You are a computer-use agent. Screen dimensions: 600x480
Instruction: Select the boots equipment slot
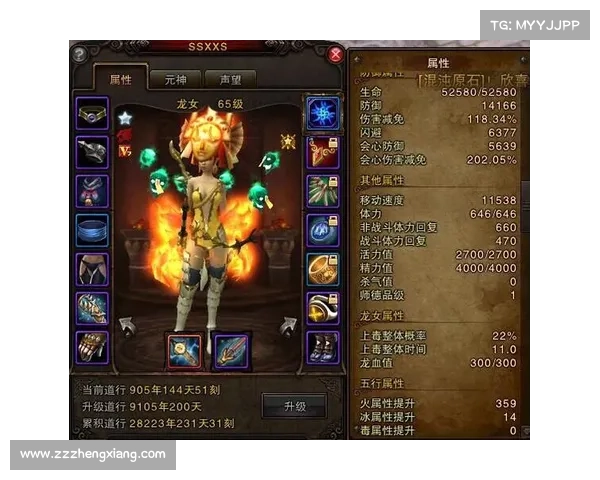pos(322,346)
